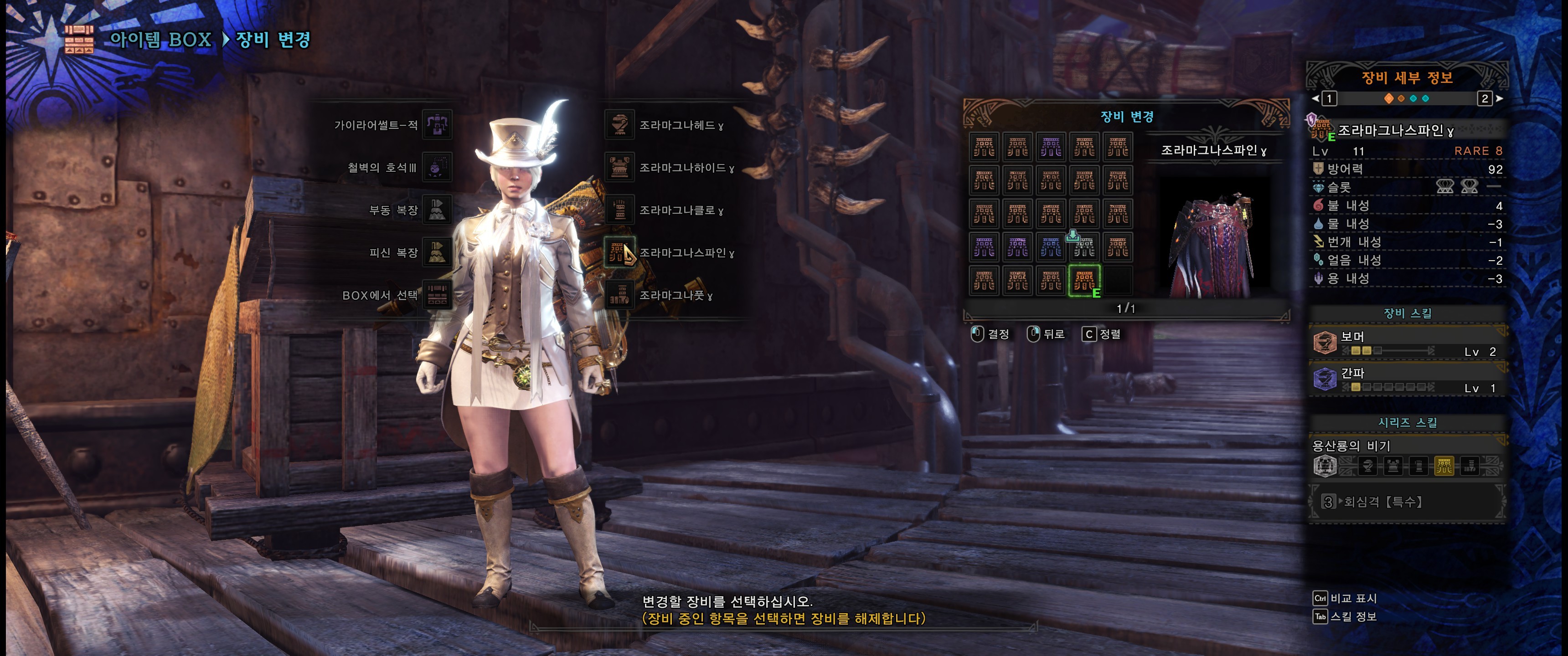Click the 결정 confirm option
Screen dimensions: 1568x656
(x=990, y=334)
